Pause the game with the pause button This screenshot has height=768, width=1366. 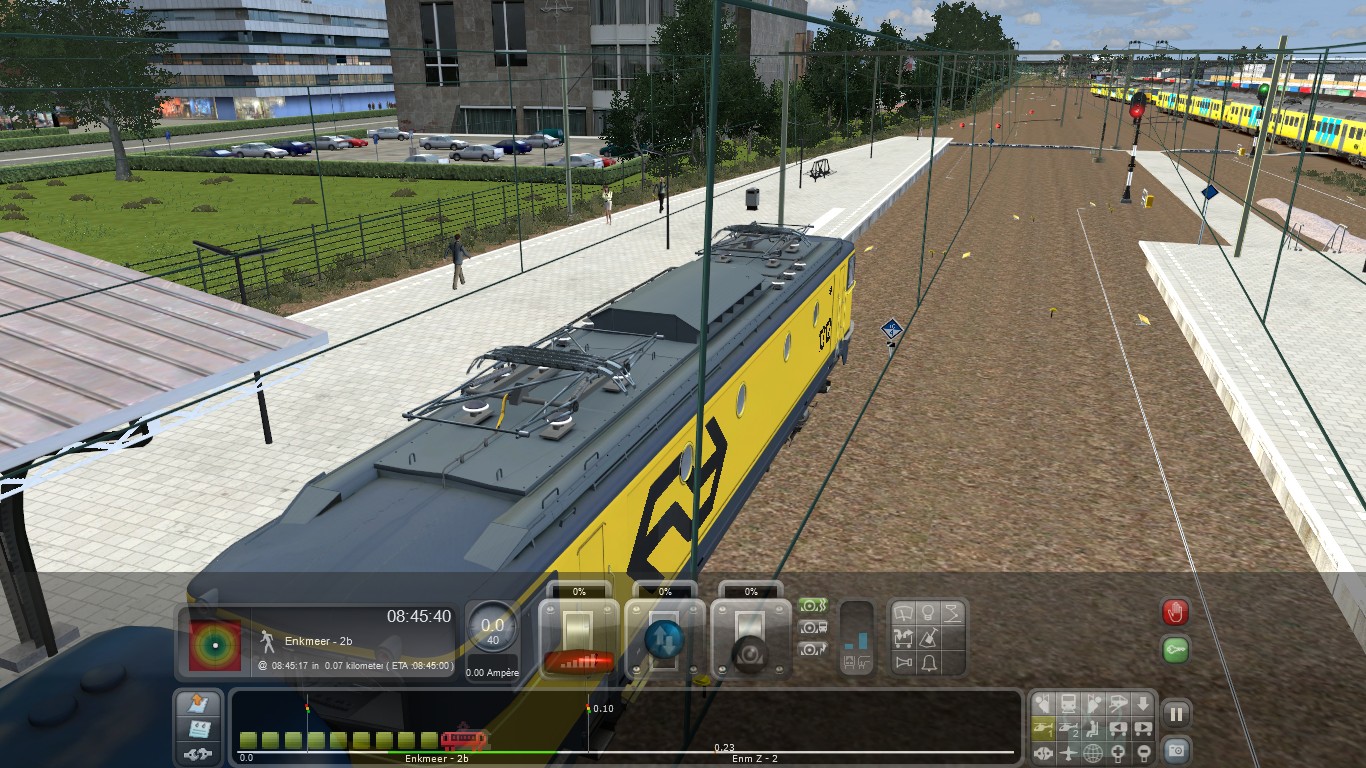[x=1176, y=714]
